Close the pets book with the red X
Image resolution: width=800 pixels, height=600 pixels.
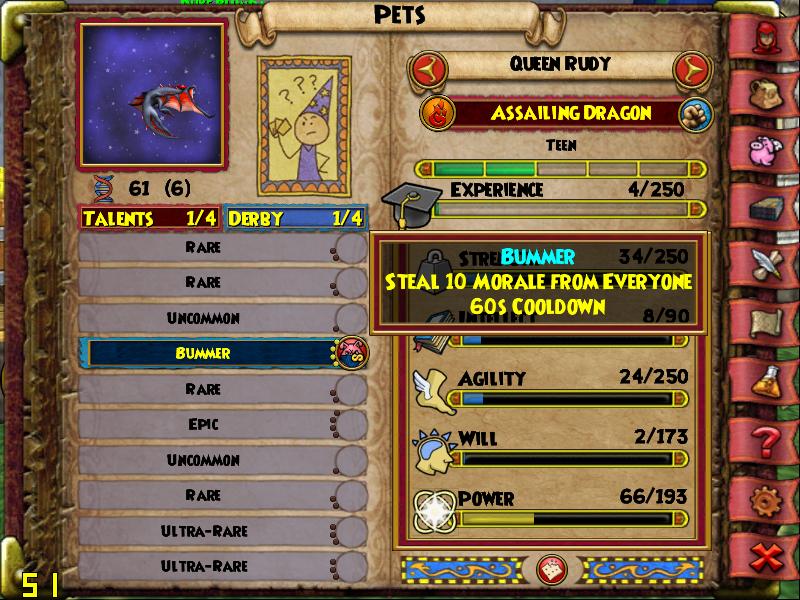(768, 554)
